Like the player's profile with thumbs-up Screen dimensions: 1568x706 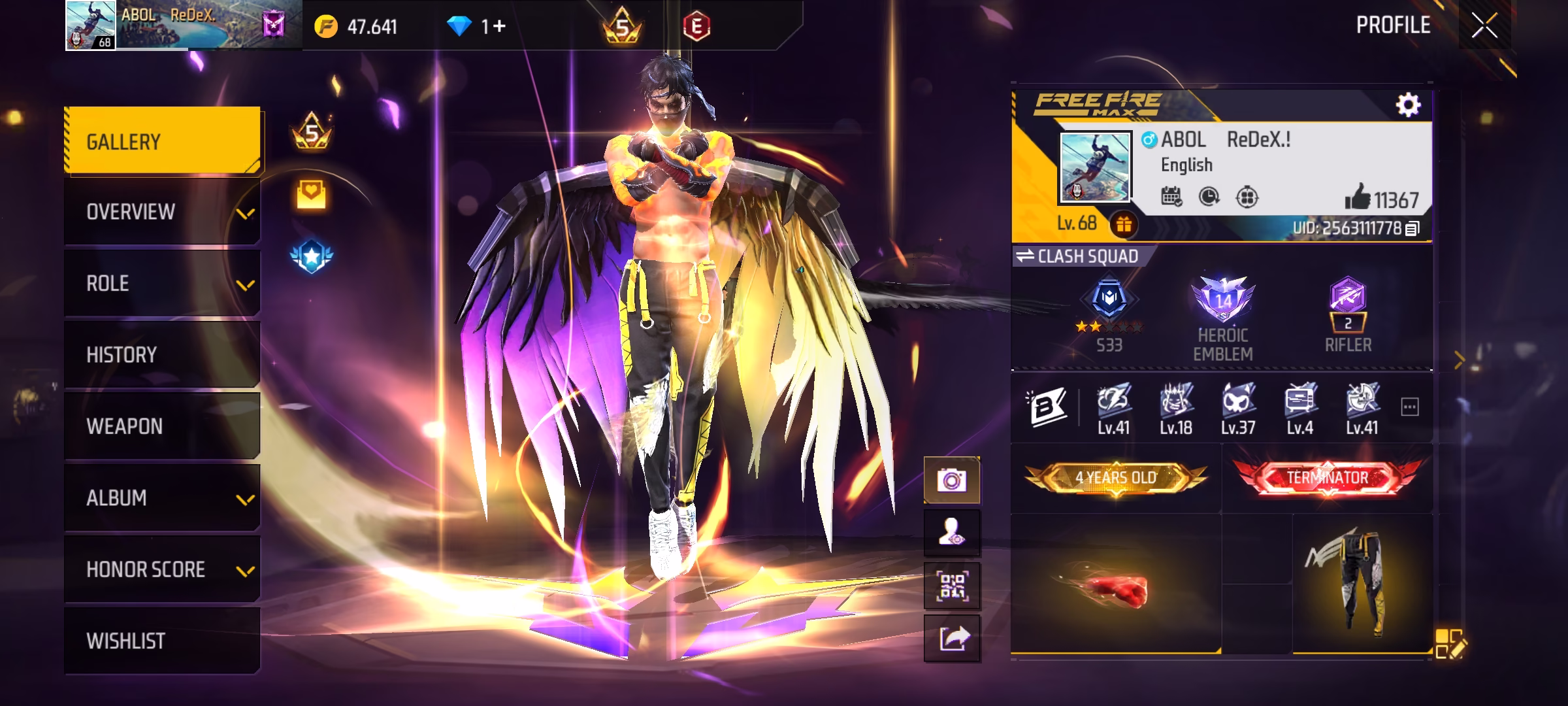(x=1357, y=197)
